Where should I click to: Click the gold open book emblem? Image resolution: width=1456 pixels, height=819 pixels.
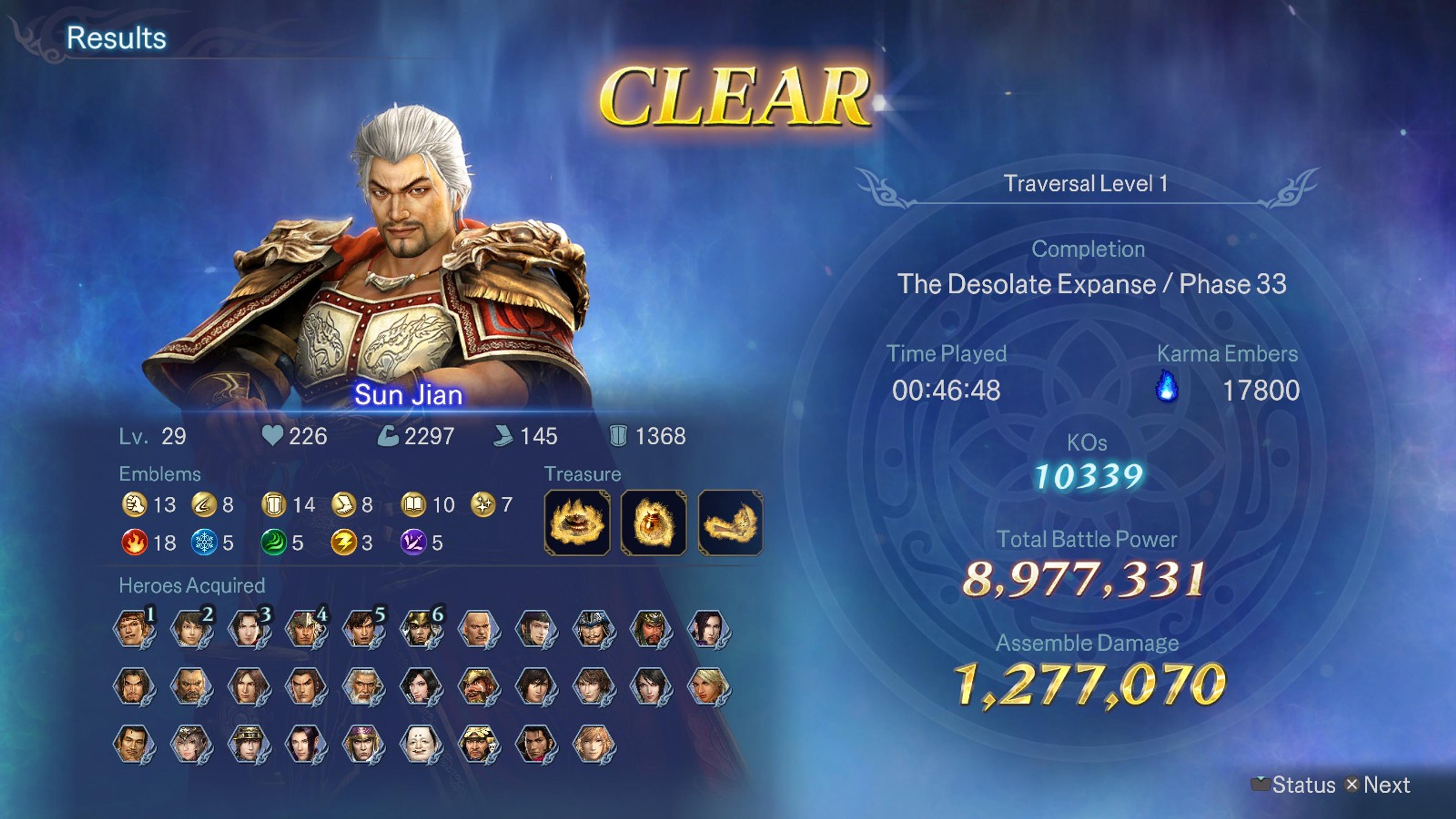coord(413,504)
